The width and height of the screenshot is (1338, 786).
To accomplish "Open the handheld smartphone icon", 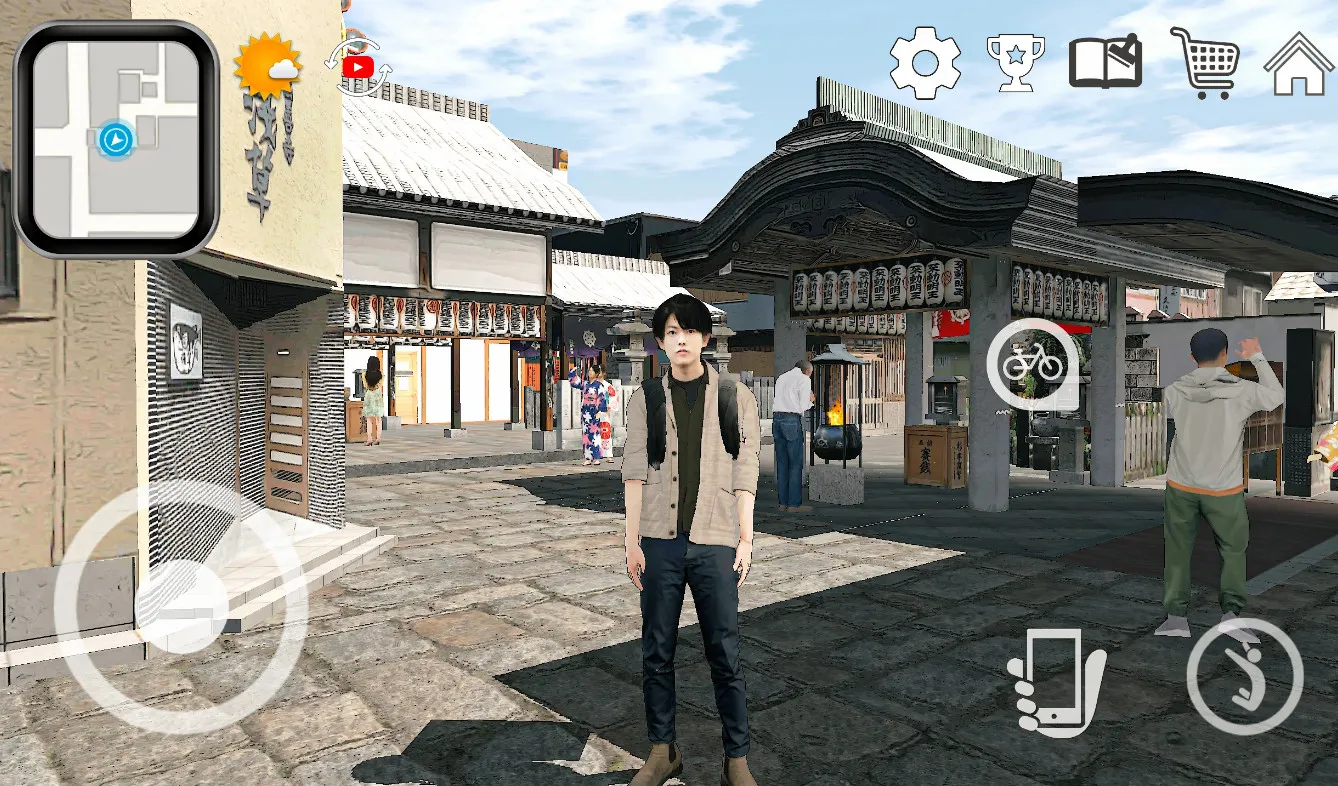I will click(x=1055, y=682).
